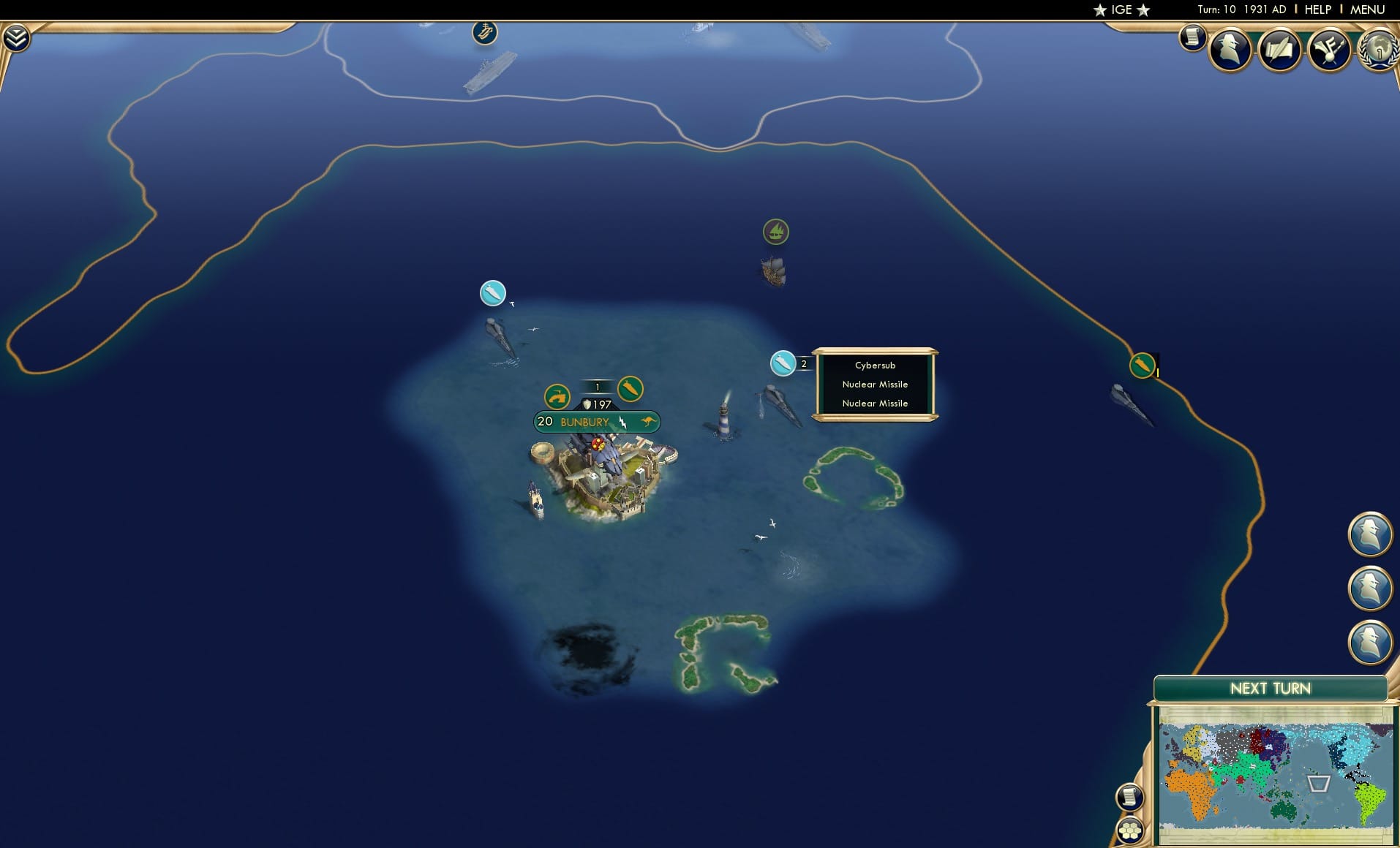Open HELP from the top bar
Image resolution: width=1400 pixels, height=848 pixels.
pyautogui.click(x=1317, y=10)
